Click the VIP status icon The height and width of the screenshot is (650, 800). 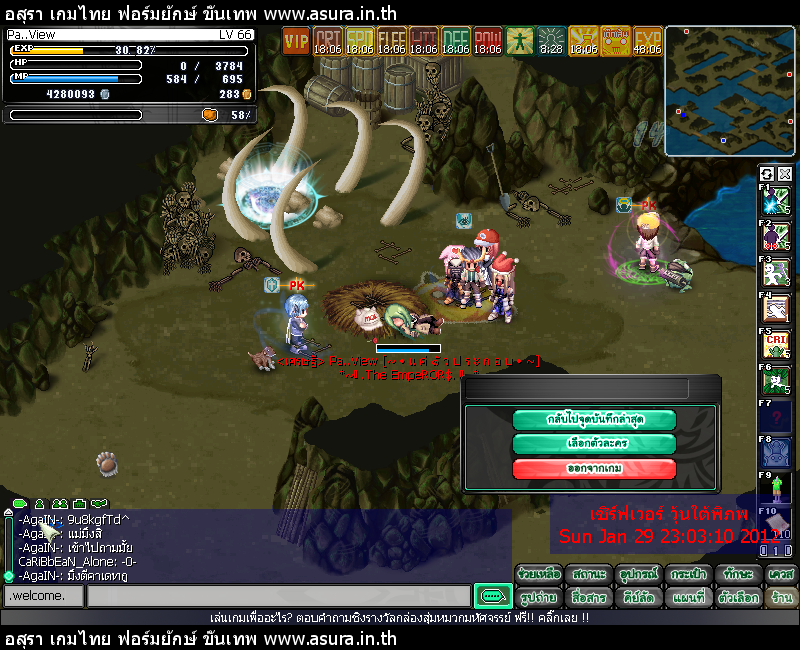tap(296, 40)
